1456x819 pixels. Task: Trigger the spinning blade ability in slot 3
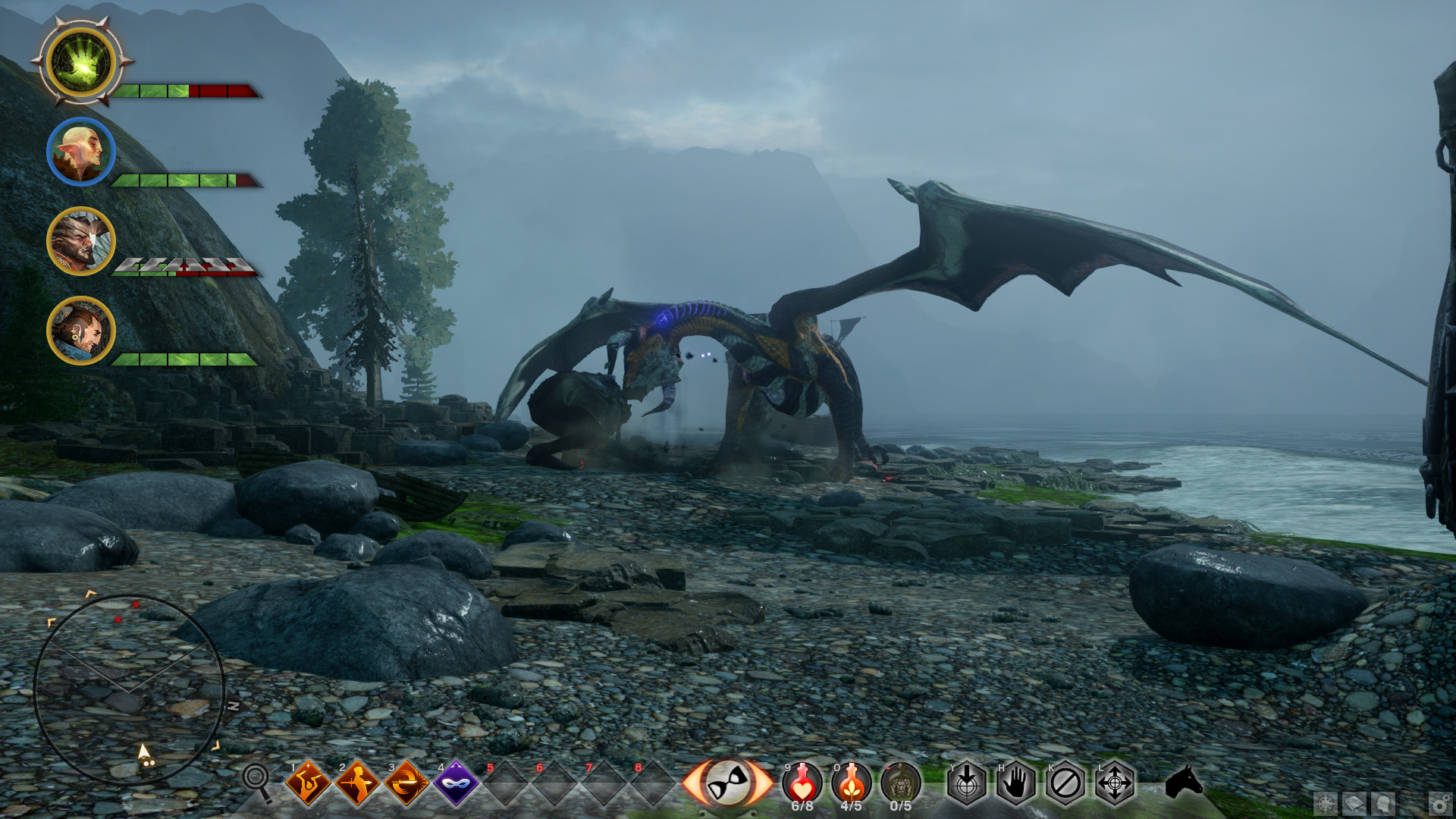[406, 783]
